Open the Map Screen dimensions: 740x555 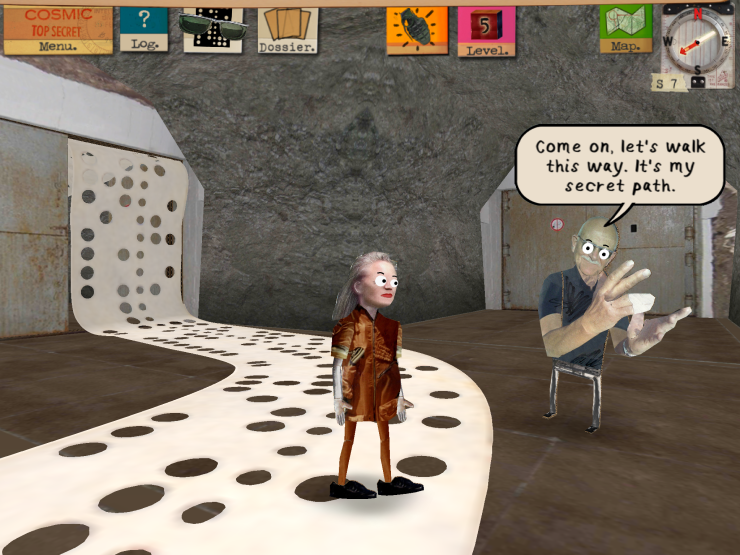click(x=626, y=28)
